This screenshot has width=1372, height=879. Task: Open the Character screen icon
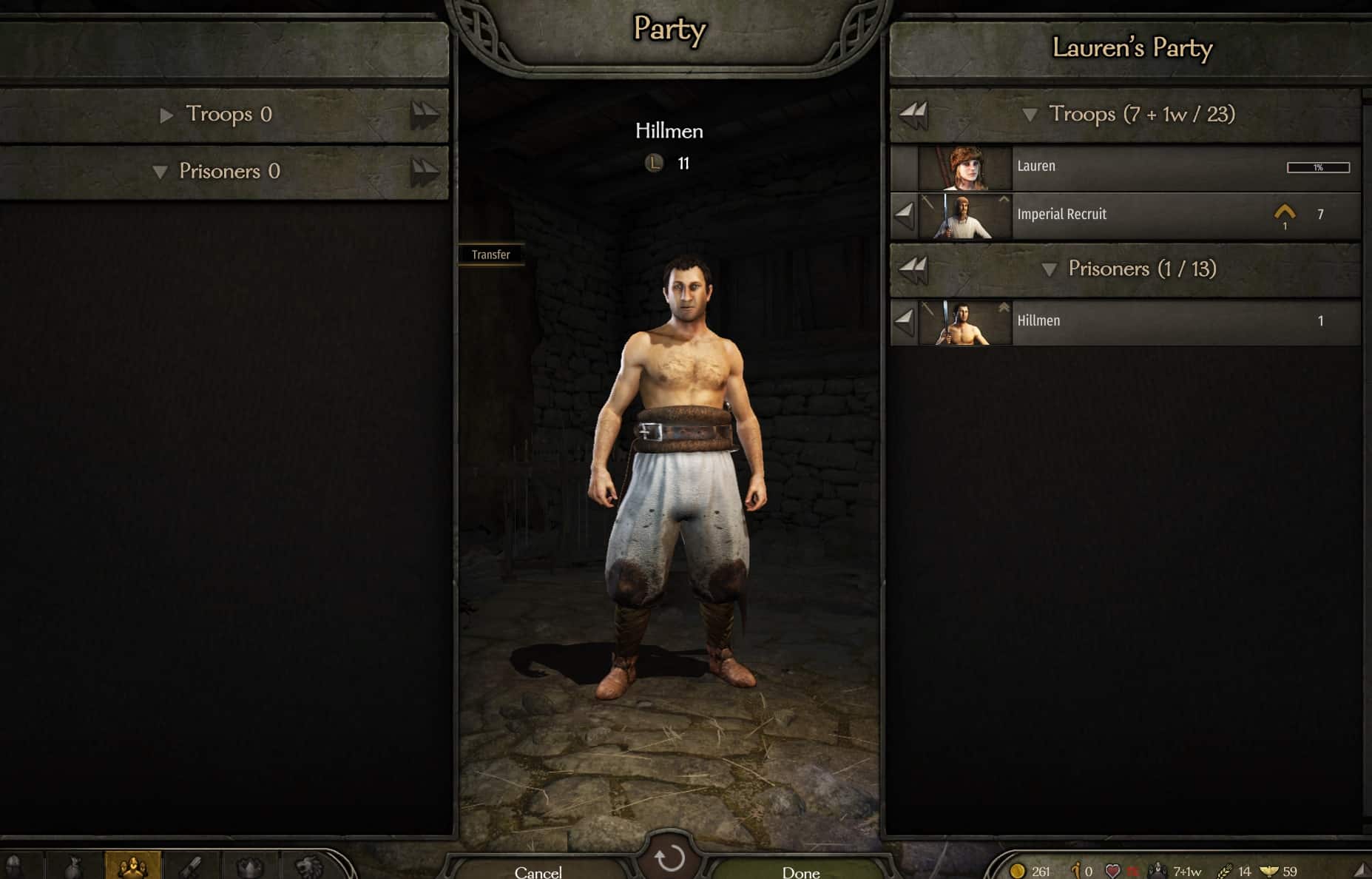click(15, 866)
